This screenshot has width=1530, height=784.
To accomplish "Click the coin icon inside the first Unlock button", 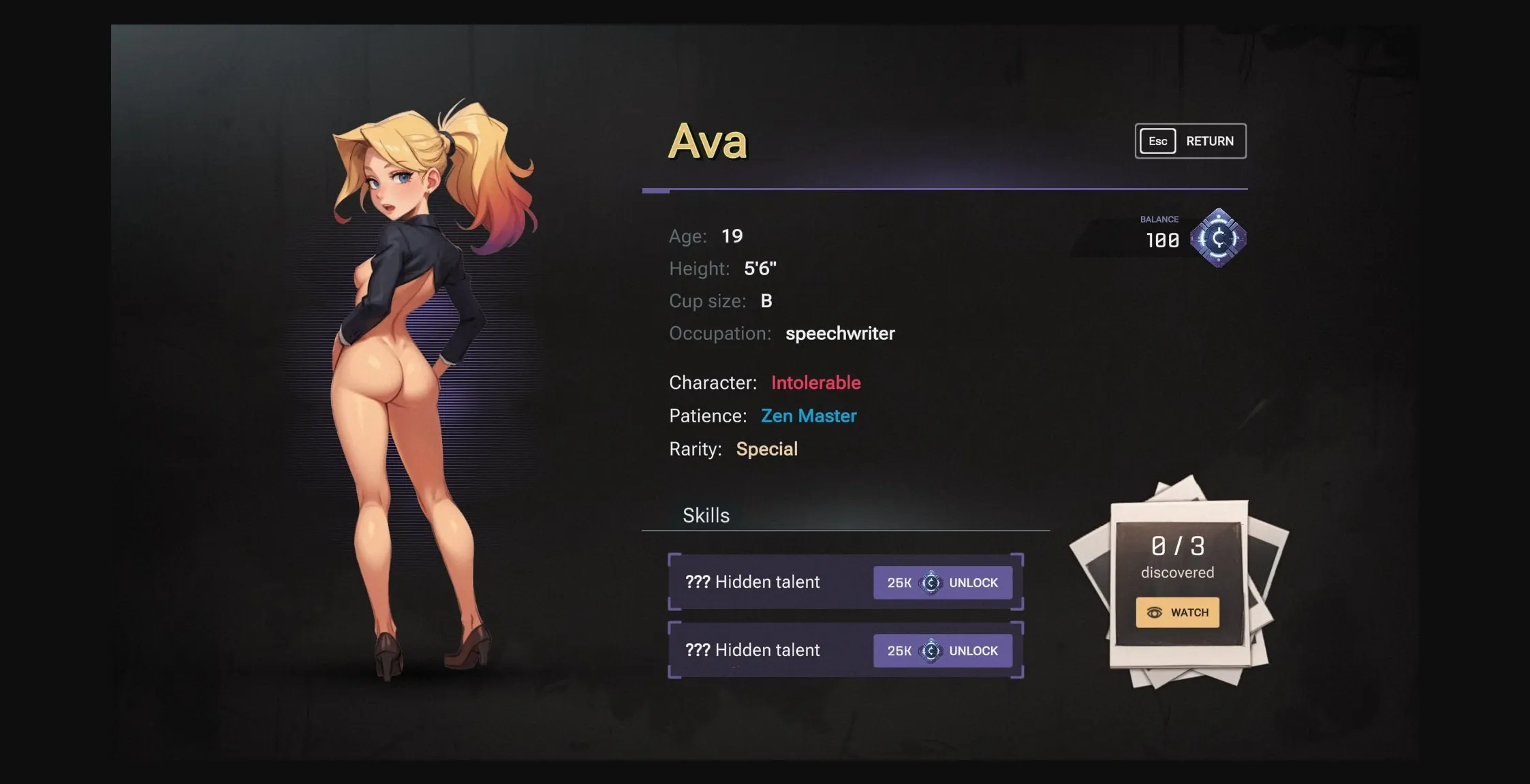I will tap(931, 582).
